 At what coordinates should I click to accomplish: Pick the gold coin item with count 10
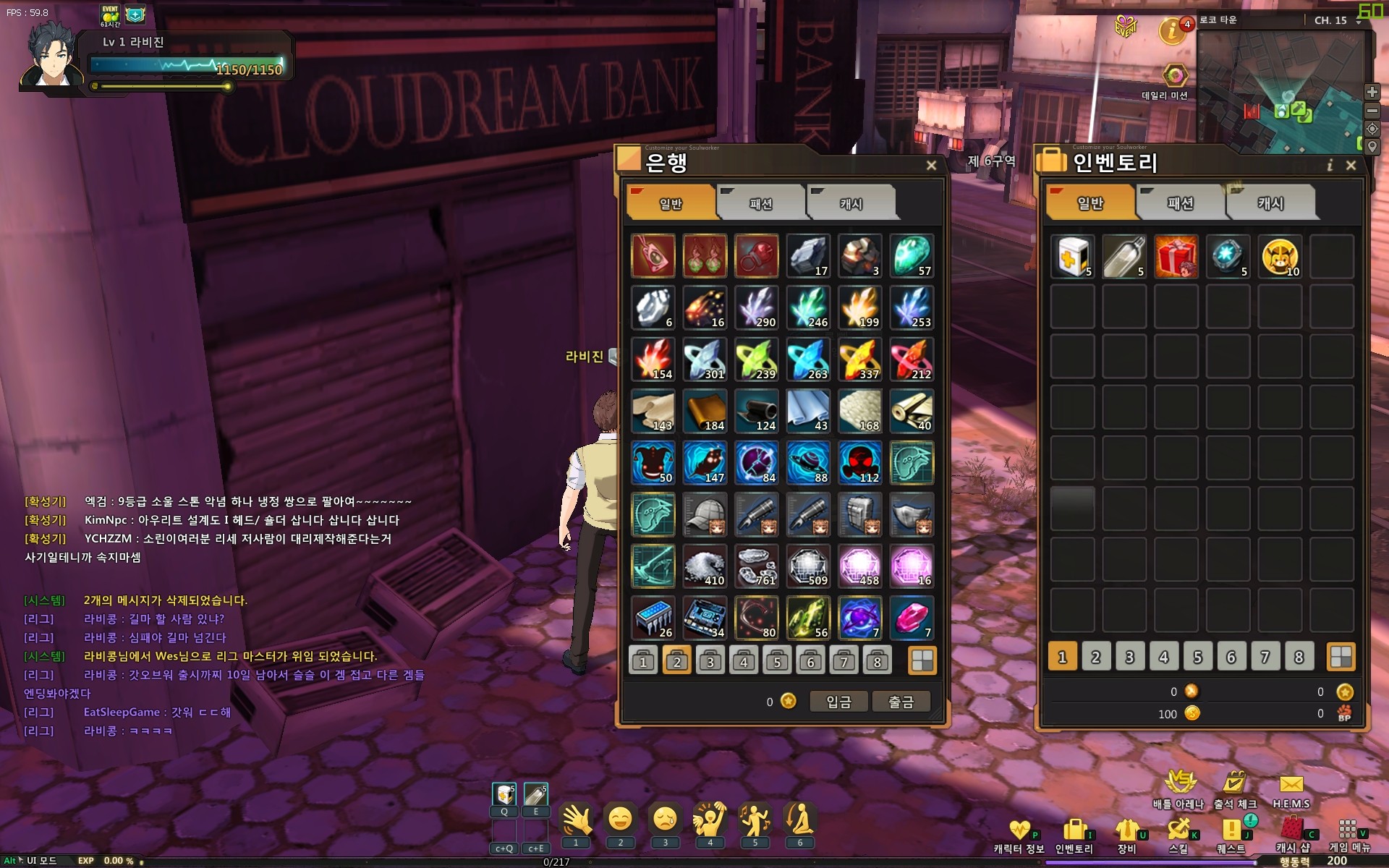pyautogui.click(x=1279, y=256)
